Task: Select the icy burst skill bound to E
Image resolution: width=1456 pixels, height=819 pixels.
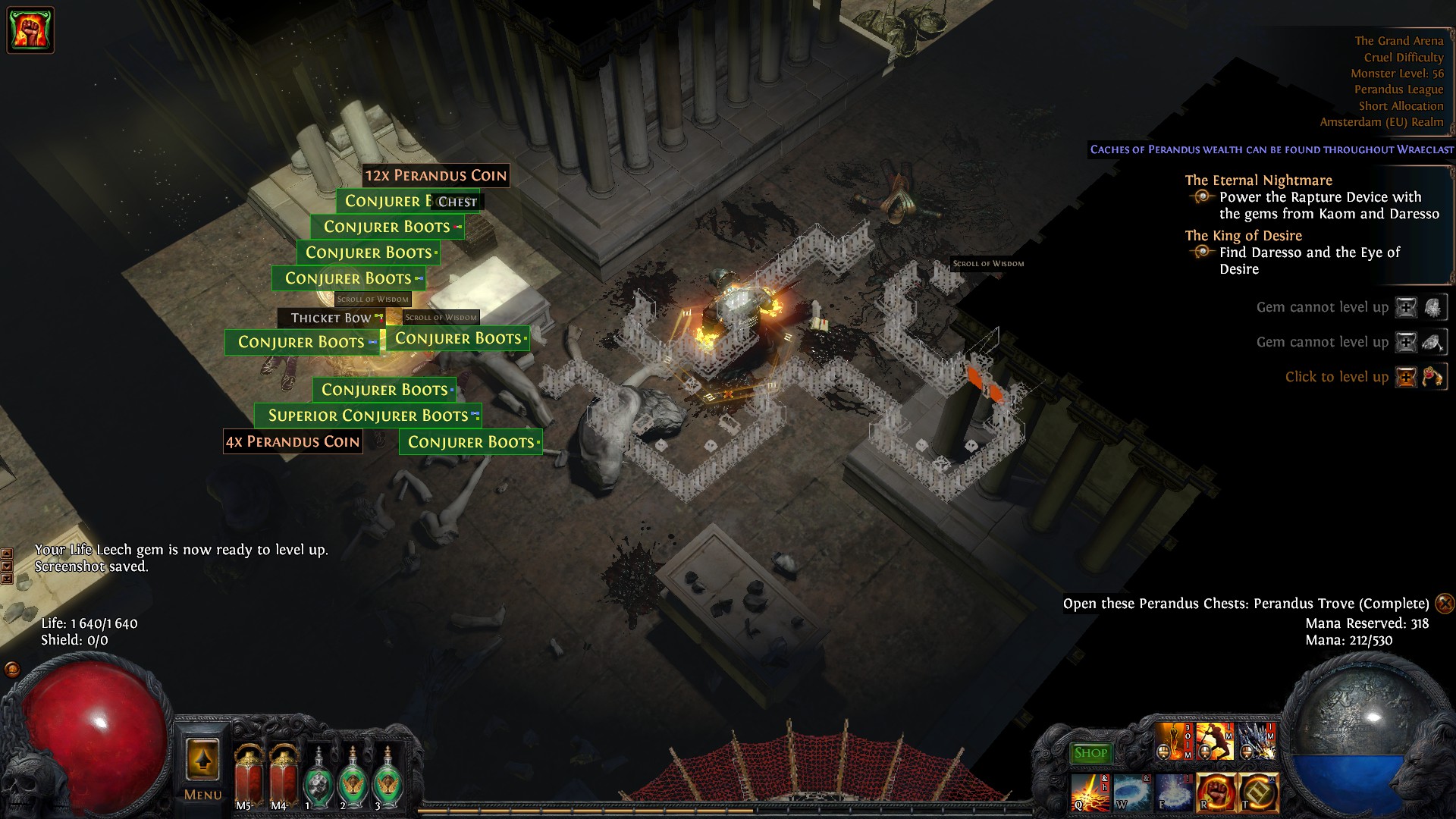Action: click(1173, 792)
